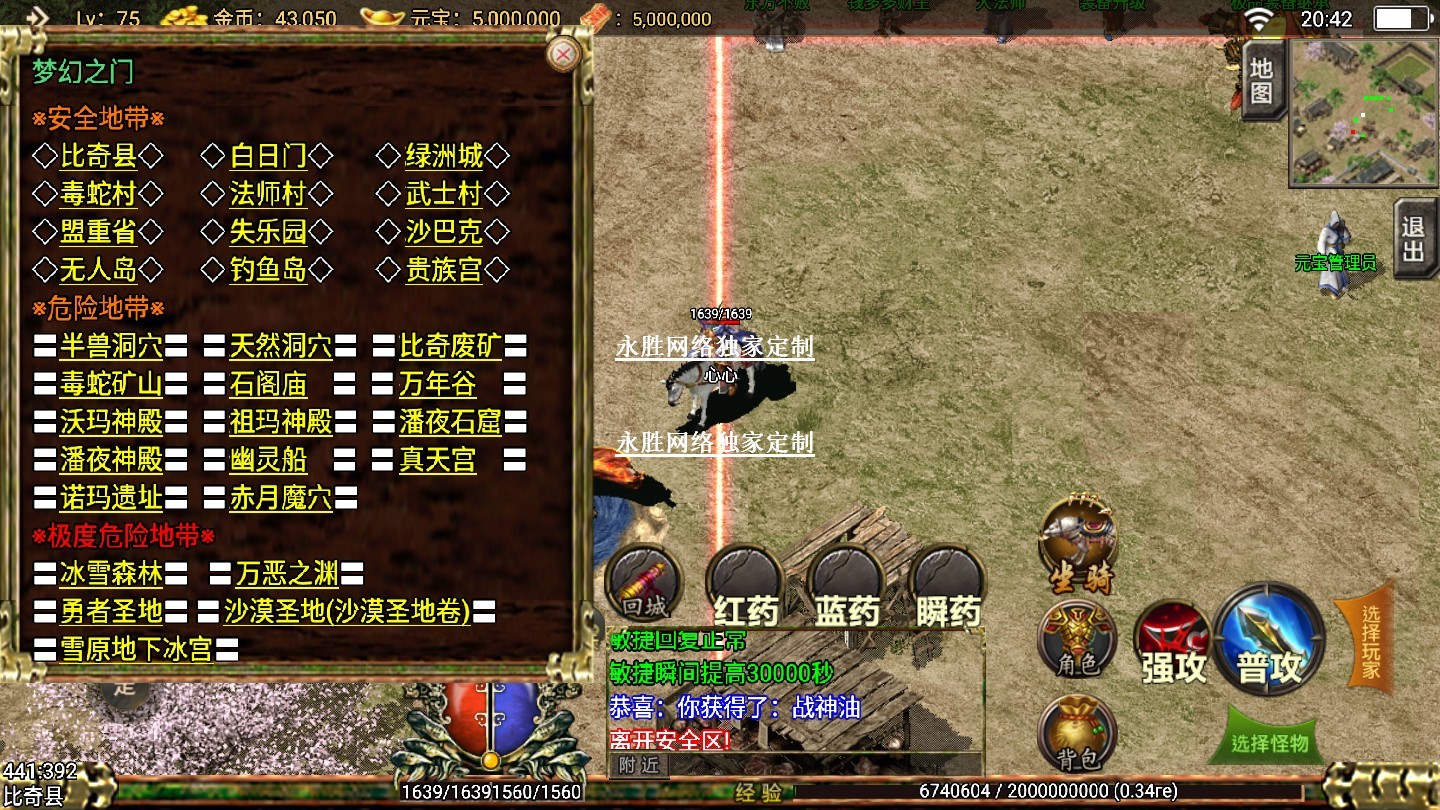The width and height of the screenshot is (1440, 810).
Task: Choose the 半兽洞穴 dungeon link
Action: click(x=111, y=347)
